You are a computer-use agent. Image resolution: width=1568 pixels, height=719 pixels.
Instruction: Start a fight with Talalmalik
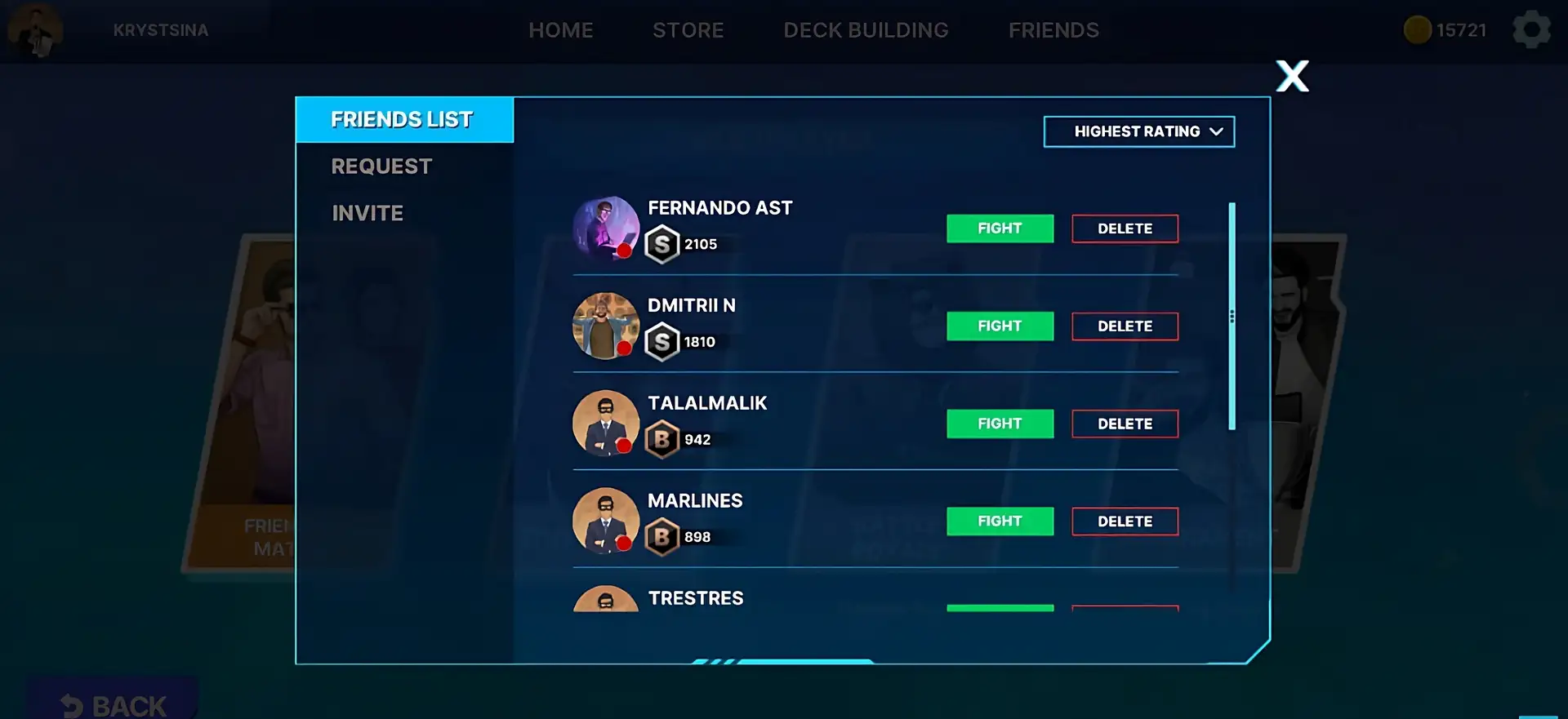coord(1000,424)
